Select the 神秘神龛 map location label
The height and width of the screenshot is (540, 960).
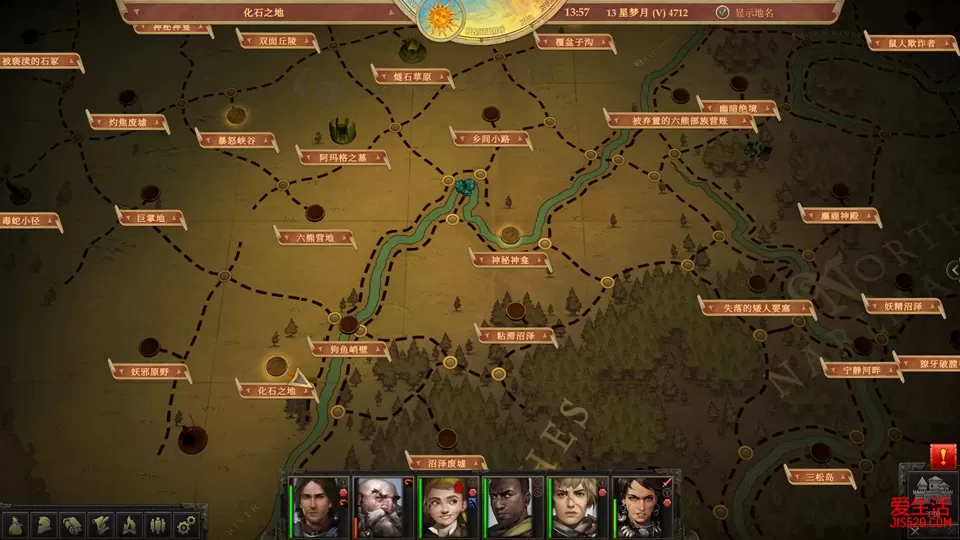point(510,259)
